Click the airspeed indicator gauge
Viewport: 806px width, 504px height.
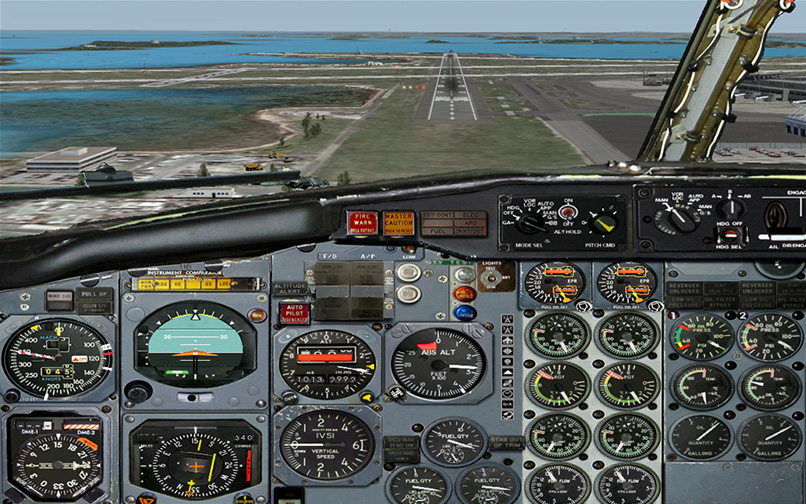[x=57, y=358]
